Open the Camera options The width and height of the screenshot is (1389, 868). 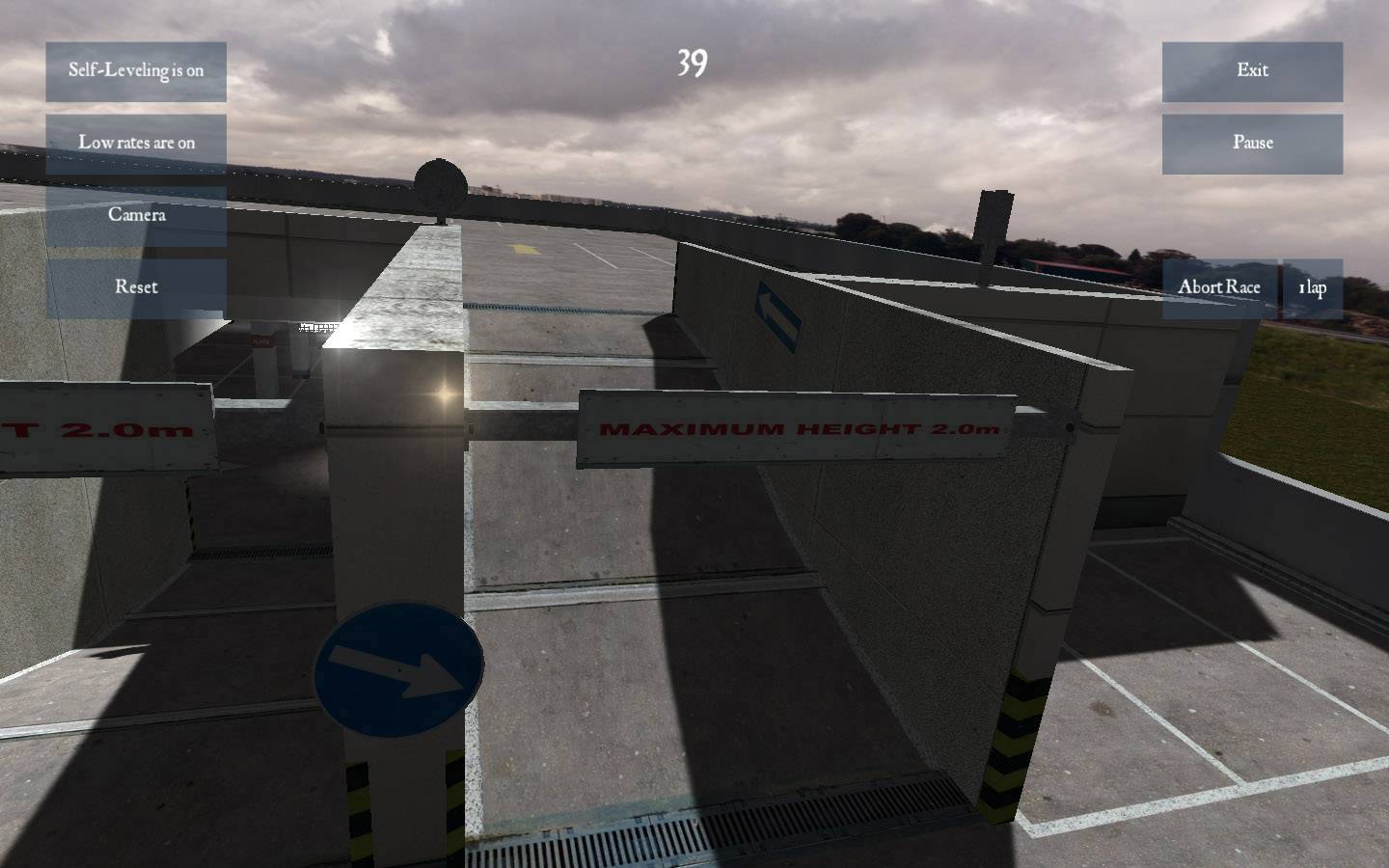click(136, 215)
